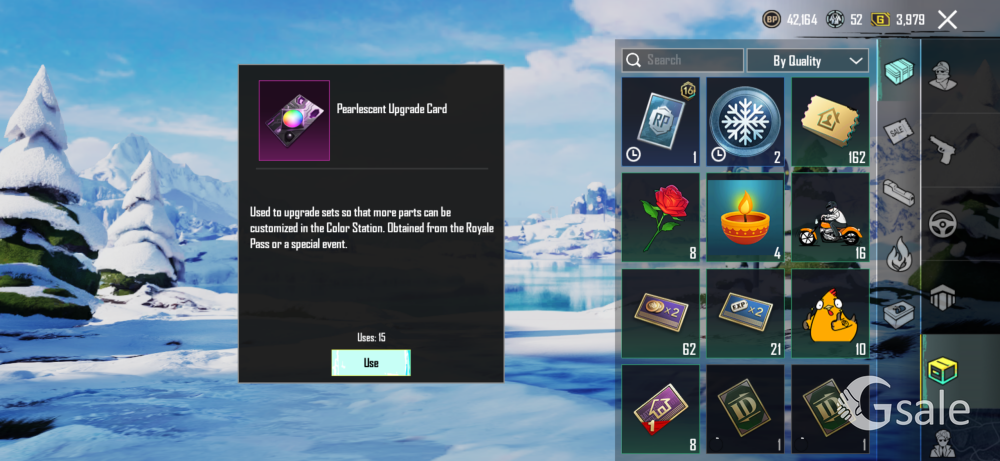Image resolution: width=1000 pixels, height=461 pixels.
Task: Use the Pearlescent Upgrade Card
Action: click(x=371, y=363)
